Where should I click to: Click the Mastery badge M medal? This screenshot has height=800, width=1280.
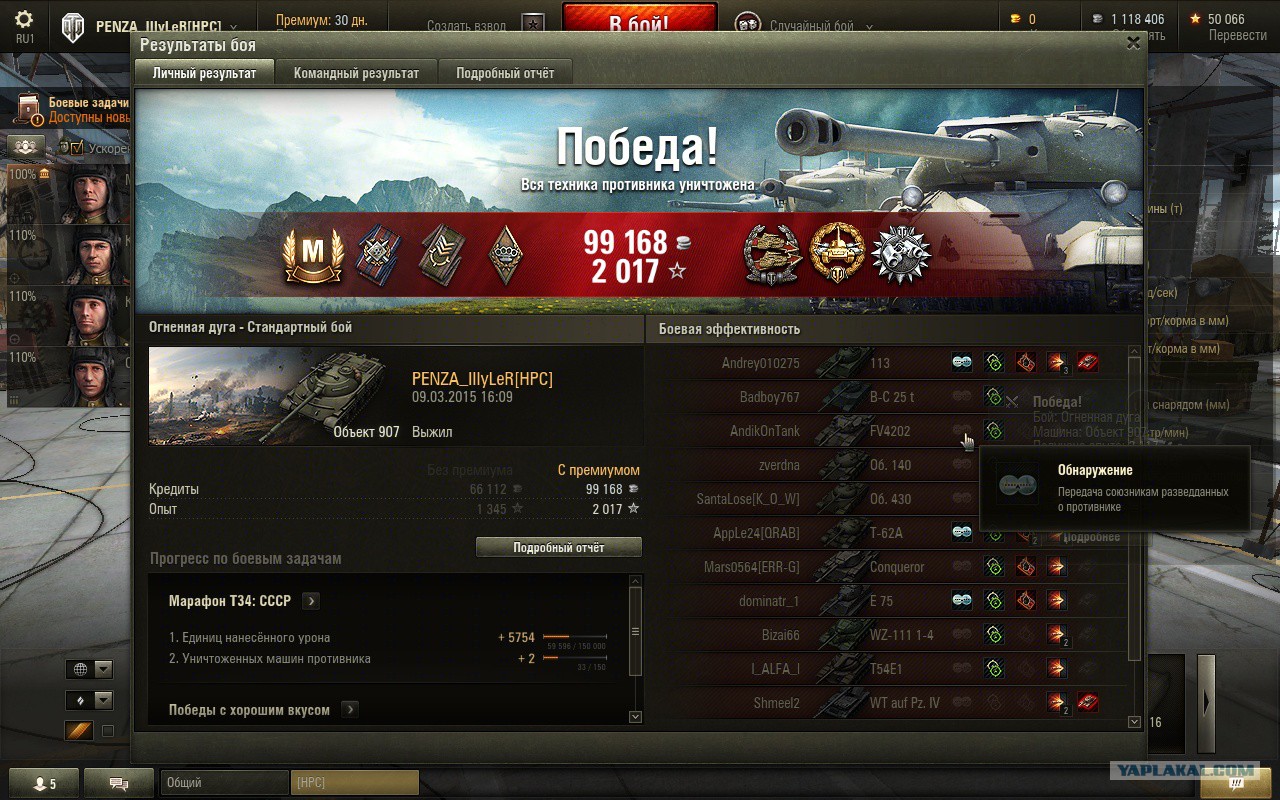tap(314, 254)
